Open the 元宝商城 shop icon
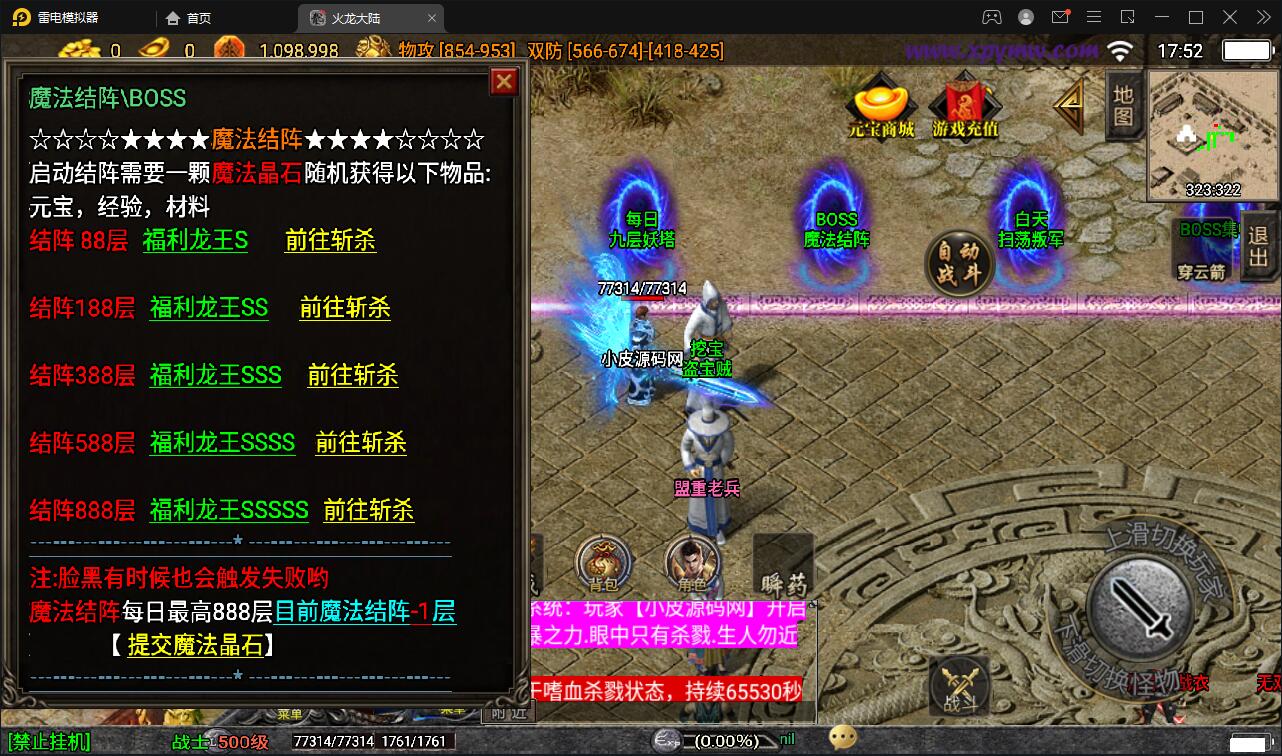Image resolution: width=1282 pixels, height=756 pixels. pos(880,103)
